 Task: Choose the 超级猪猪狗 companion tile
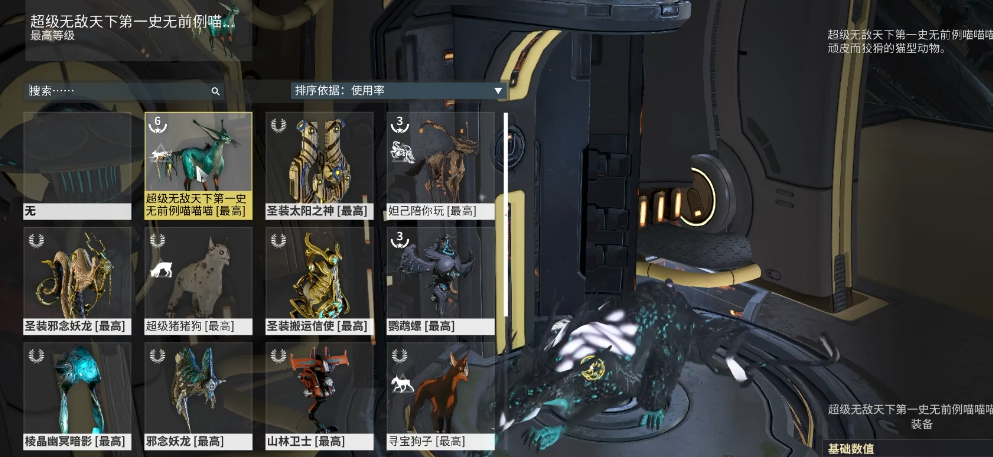point(198,280)
